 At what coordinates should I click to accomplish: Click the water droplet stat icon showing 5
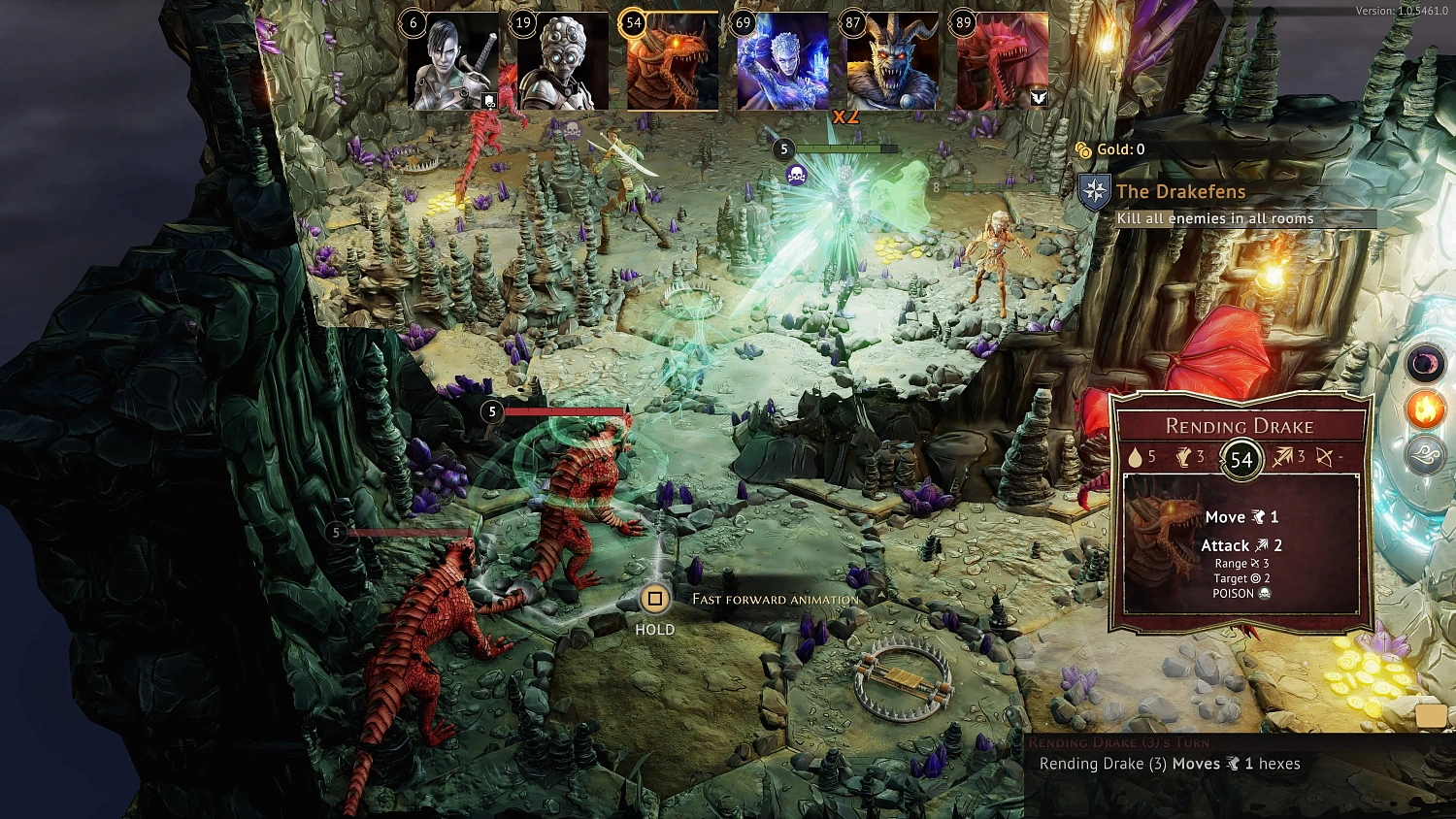[x=1137, y=456]
